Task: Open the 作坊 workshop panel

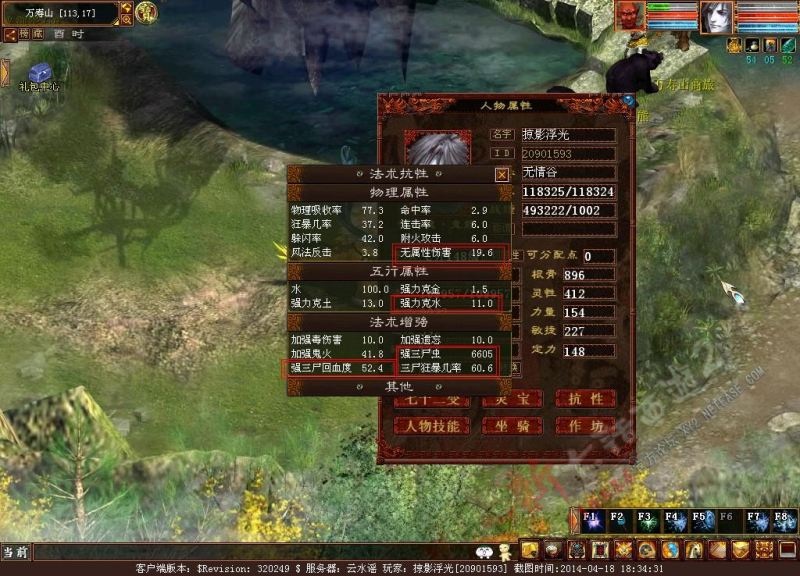Action: point(585,425)
